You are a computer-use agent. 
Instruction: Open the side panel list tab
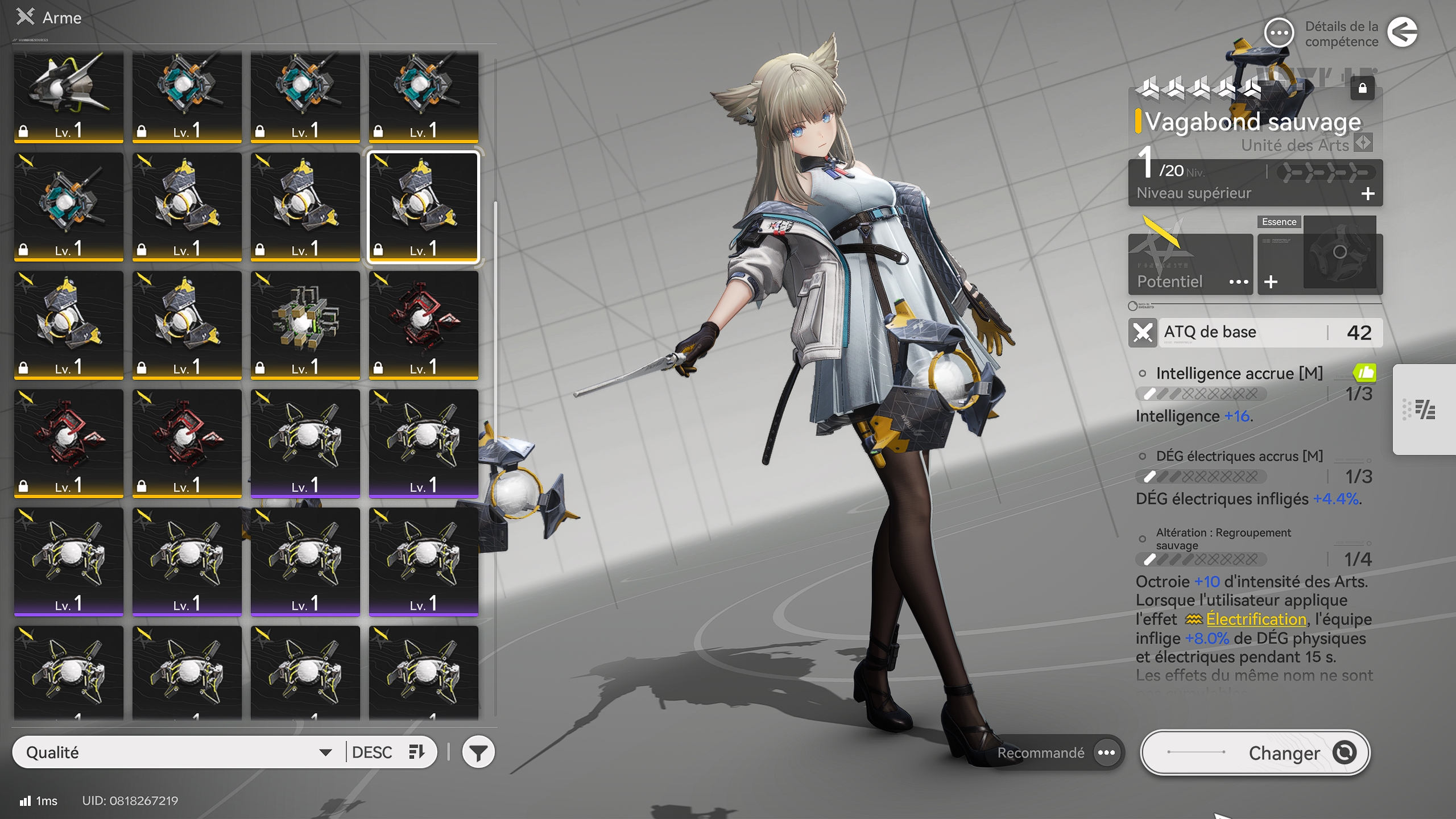1424,409
